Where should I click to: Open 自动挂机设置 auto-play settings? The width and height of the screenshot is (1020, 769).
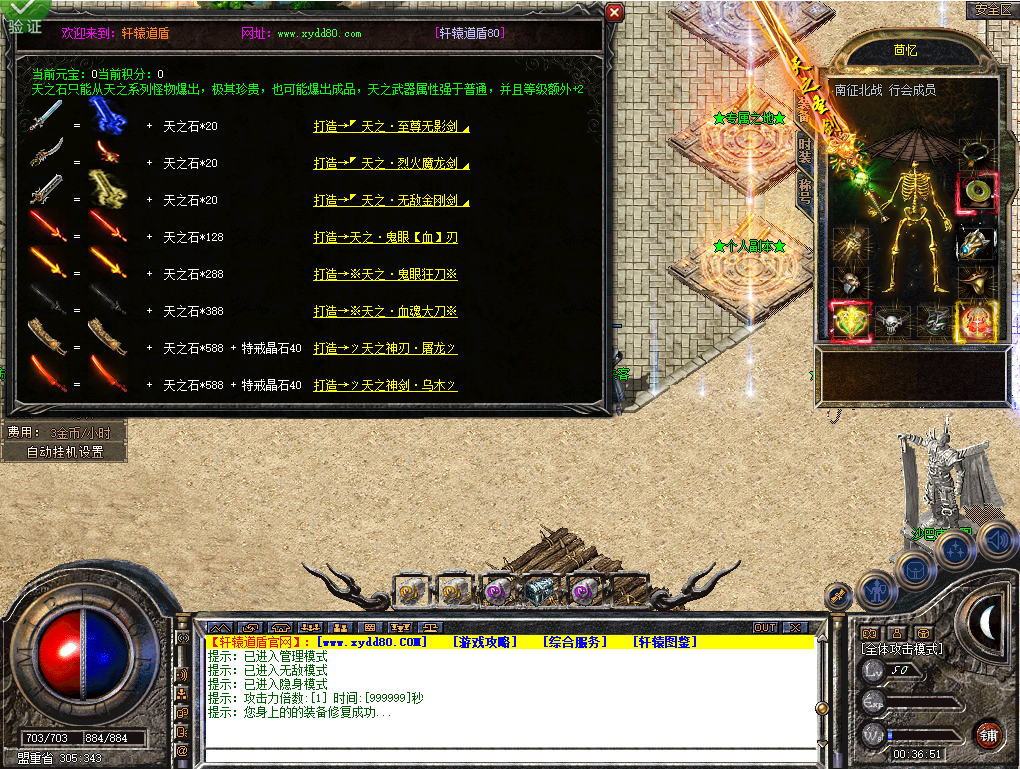(65, 451)
